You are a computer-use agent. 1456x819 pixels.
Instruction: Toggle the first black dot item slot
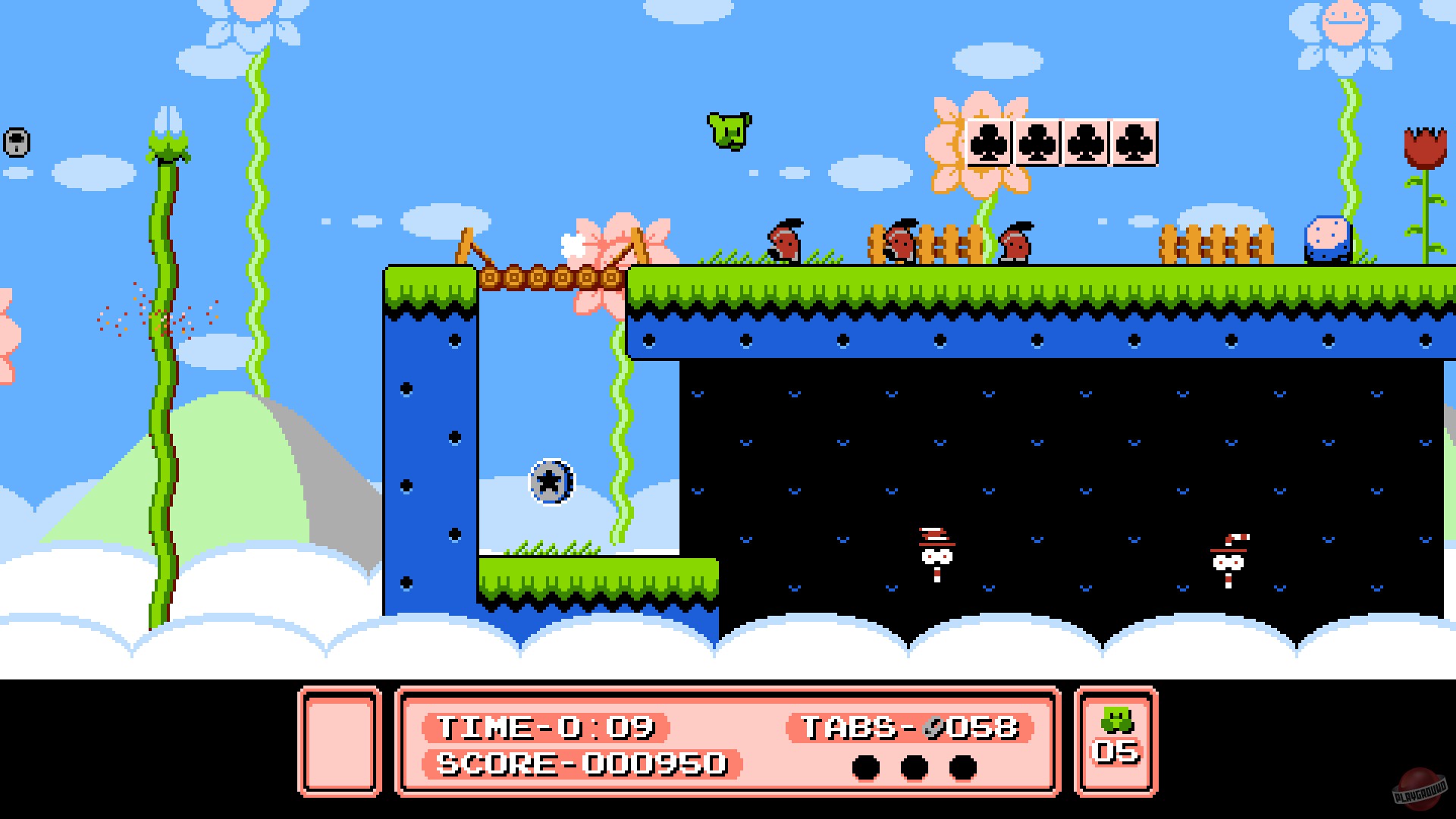tap(865, 766)
